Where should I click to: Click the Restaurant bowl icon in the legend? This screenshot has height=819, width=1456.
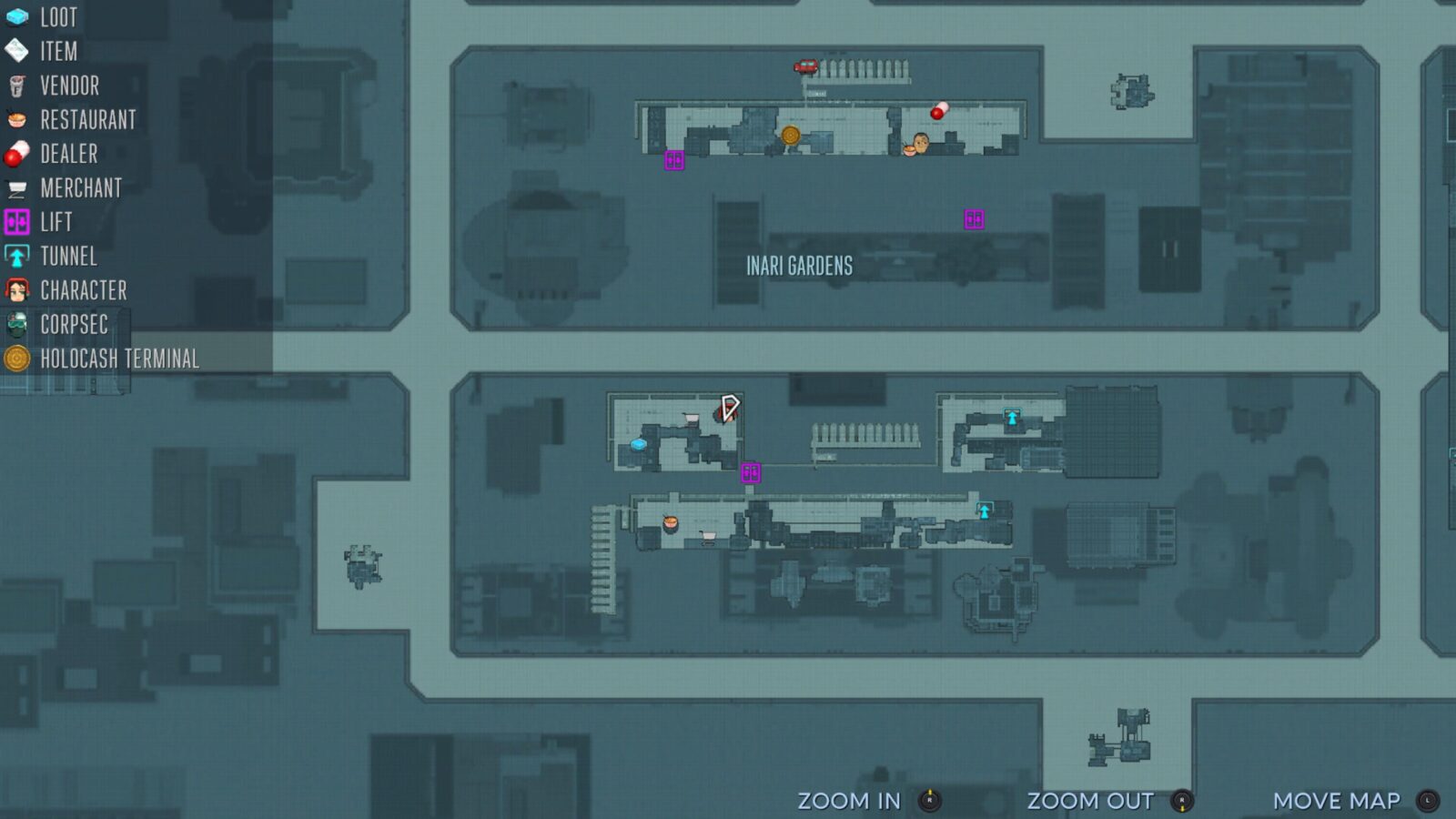click(x=16, y=120)
